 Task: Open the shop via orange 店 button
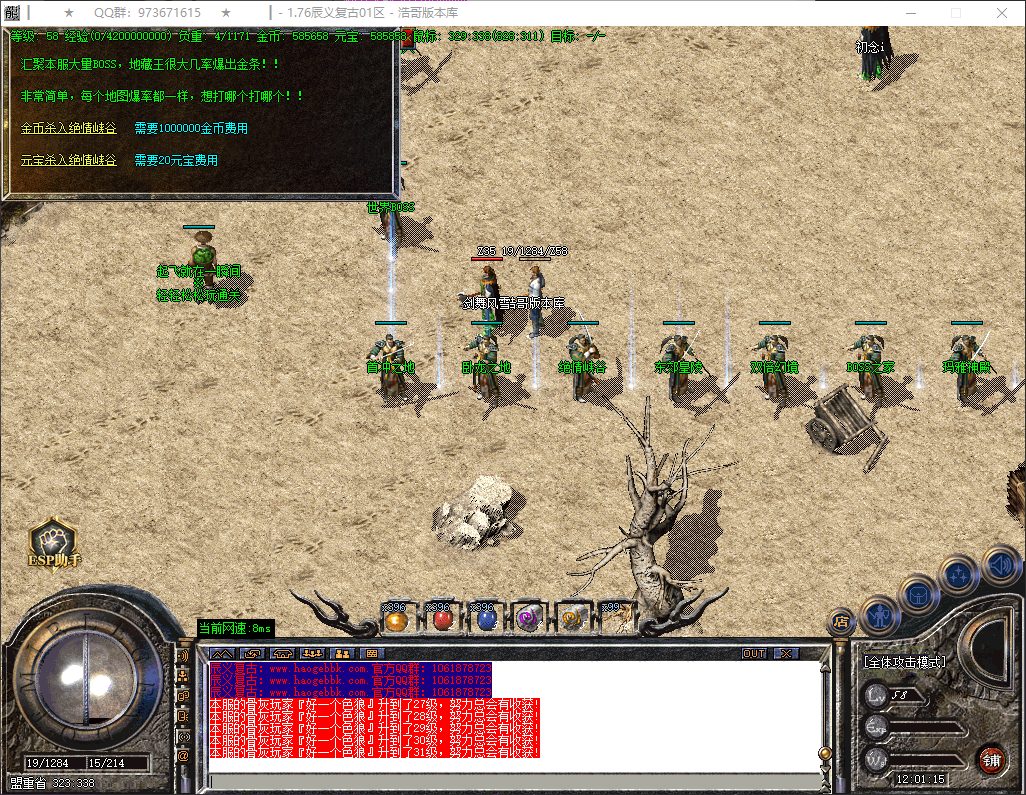click(841, 622)
